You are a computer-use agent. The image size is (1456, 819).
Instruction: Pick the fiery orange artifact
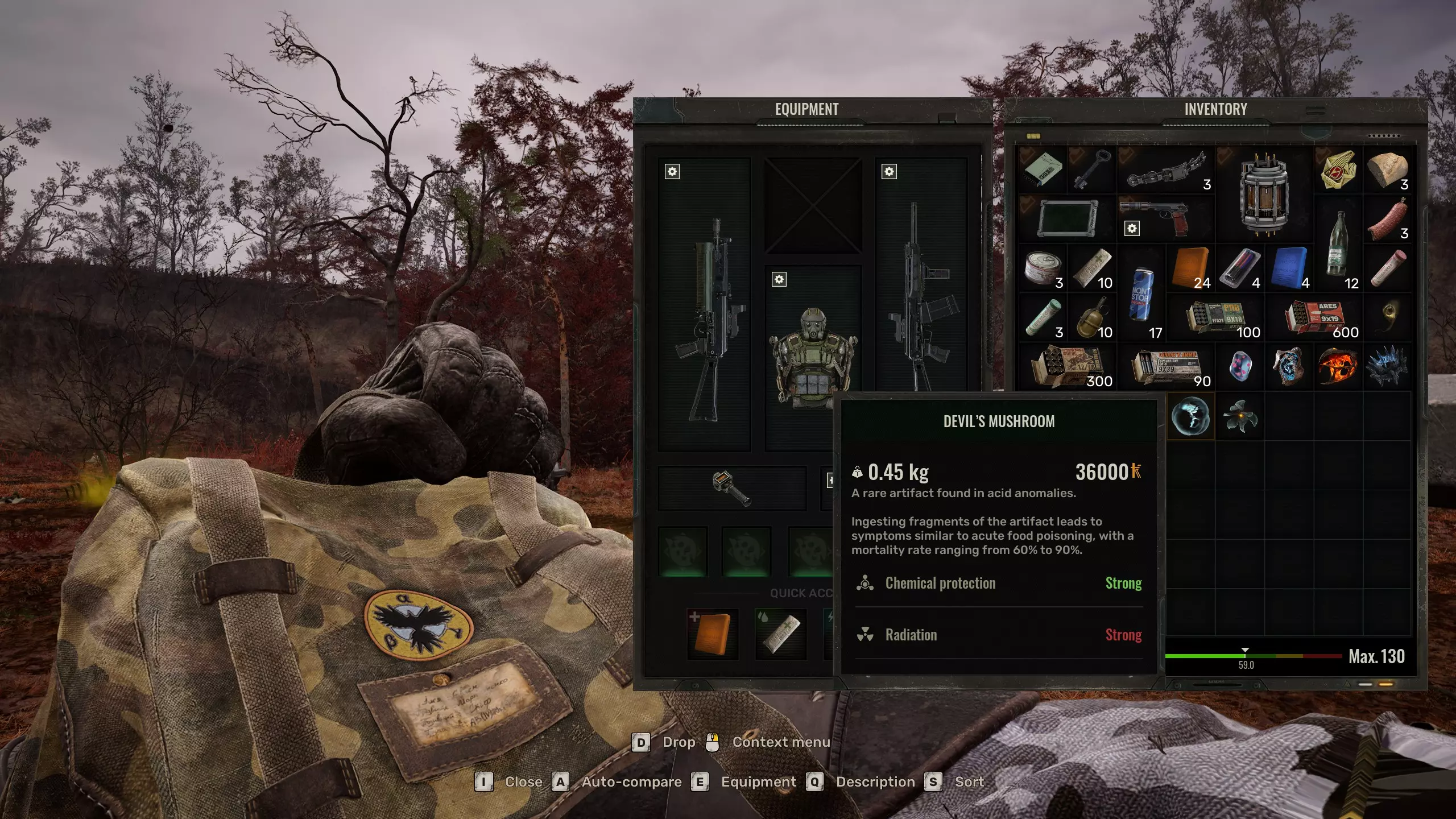click(x=1338, y=366)
